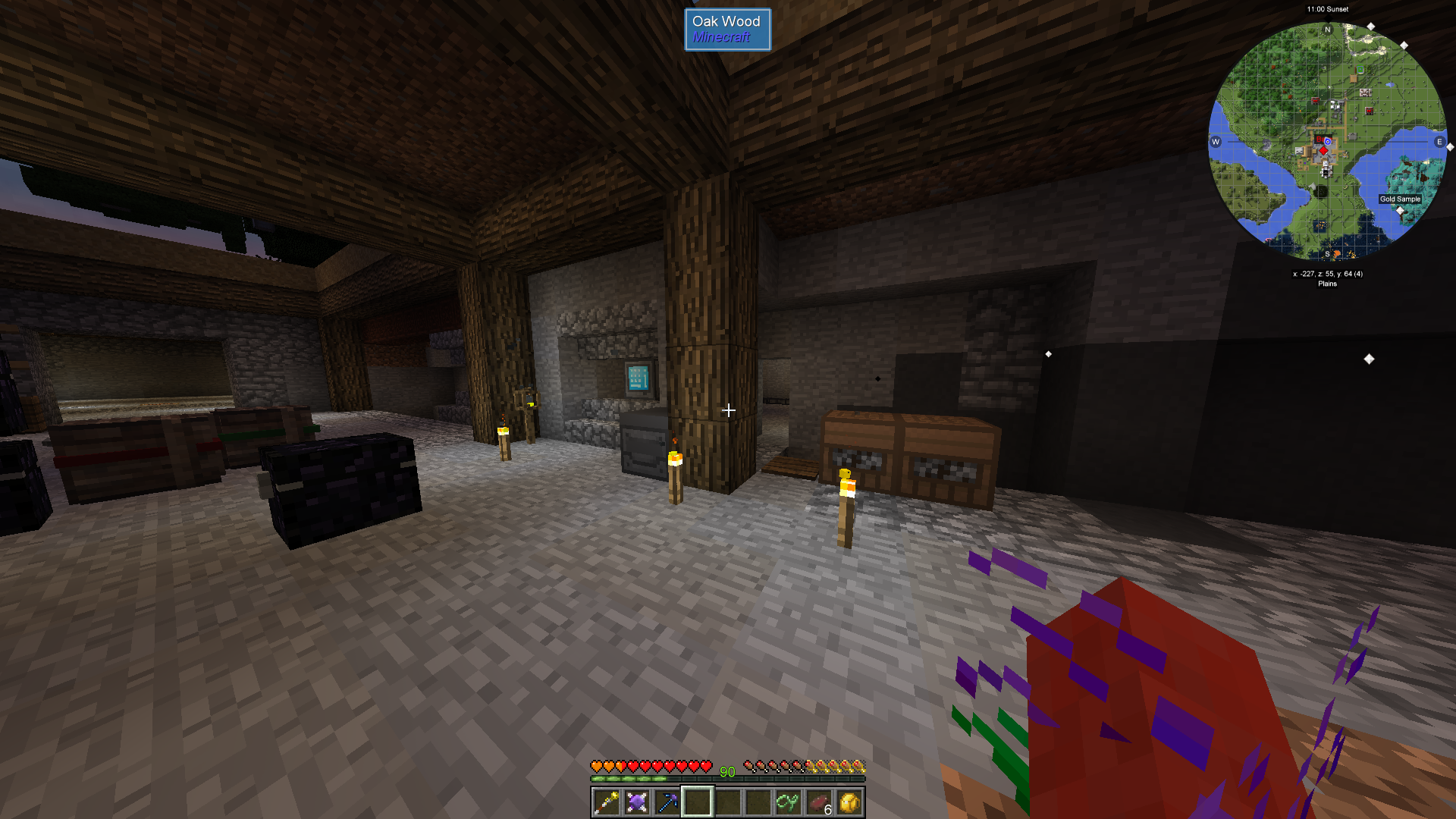Viewport: 1456px width, 819px height.
Task: Click the coordinates text under the minimap
Action: click(x=1327, y=273)
